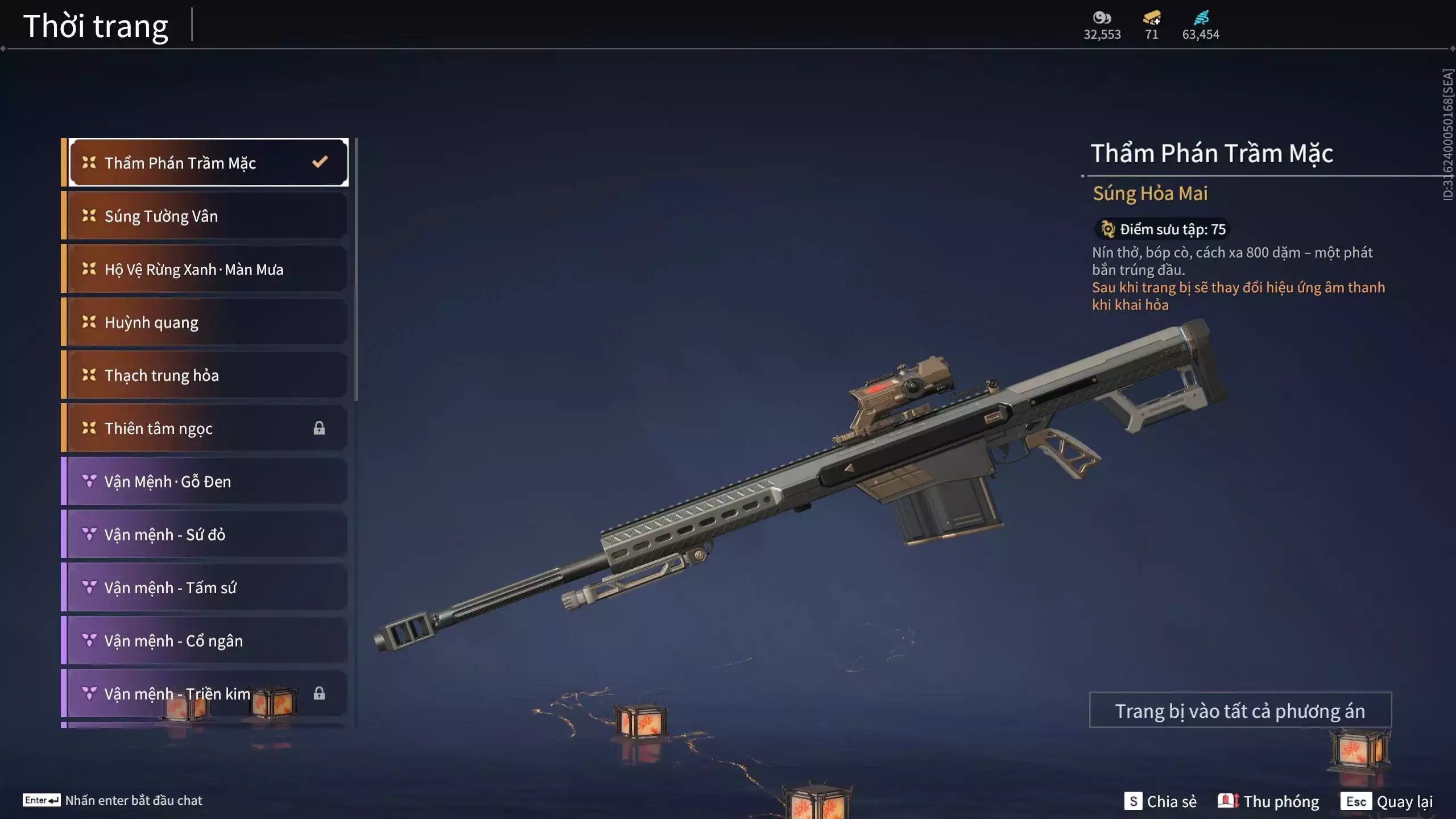The height and width of the screenshot is (819, 1456).
Task: Choose the Súng Tường Vân skin
Action: [x=208, y=216]
